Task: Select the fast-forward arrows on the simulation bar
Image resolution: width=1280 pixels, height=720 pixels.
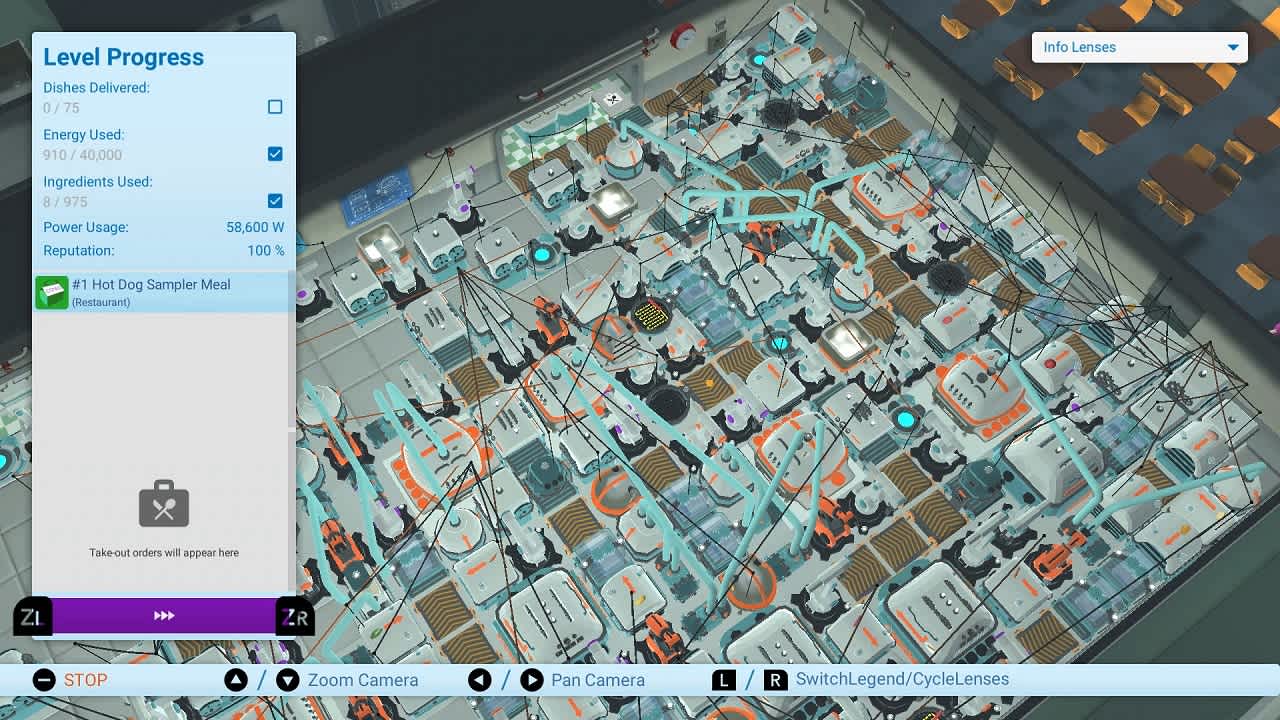Action: (x=166, y=616)
